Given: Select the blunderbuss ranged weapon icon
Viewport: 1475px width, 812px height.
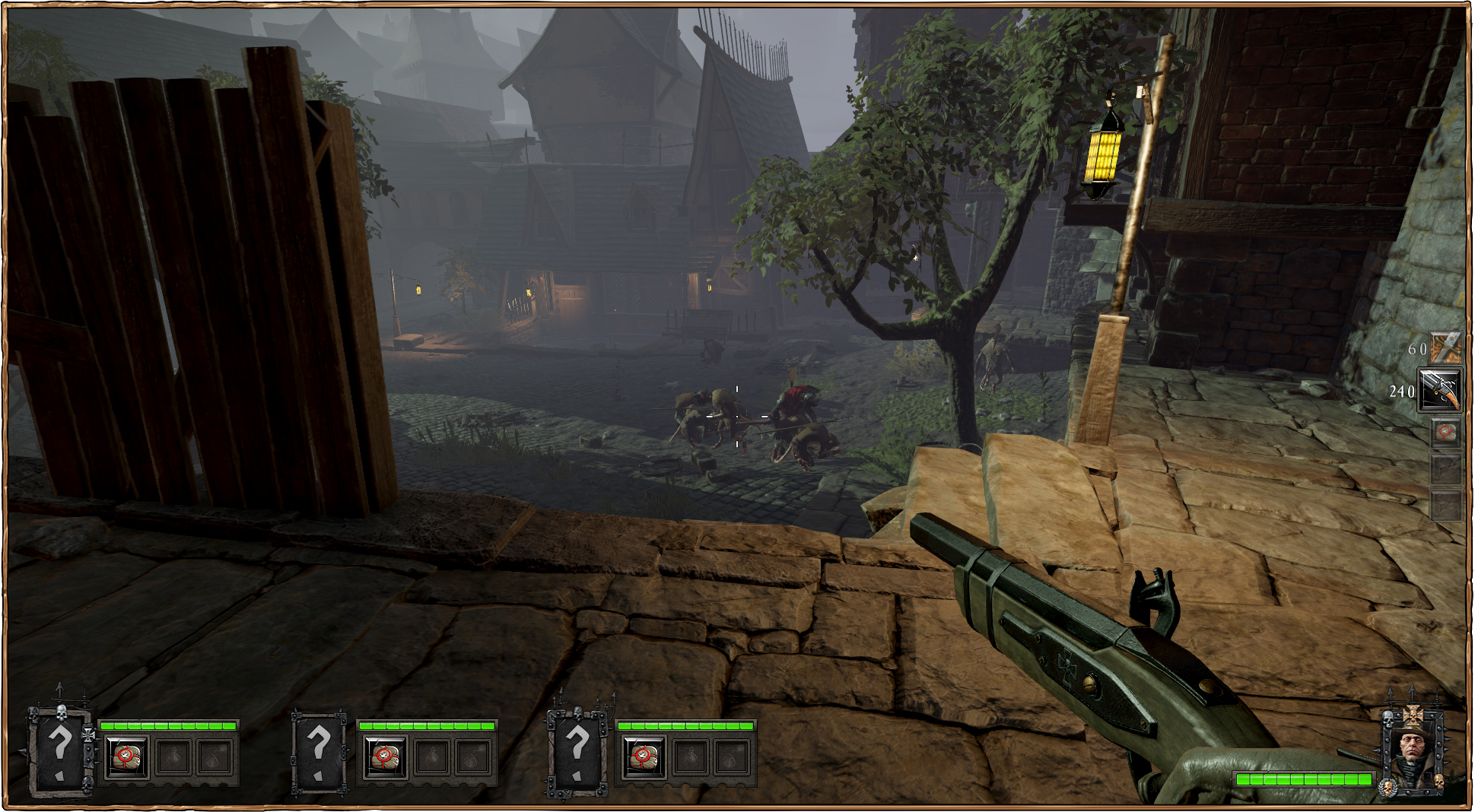Looking at the screenshot, I should tap(1441, 388).
